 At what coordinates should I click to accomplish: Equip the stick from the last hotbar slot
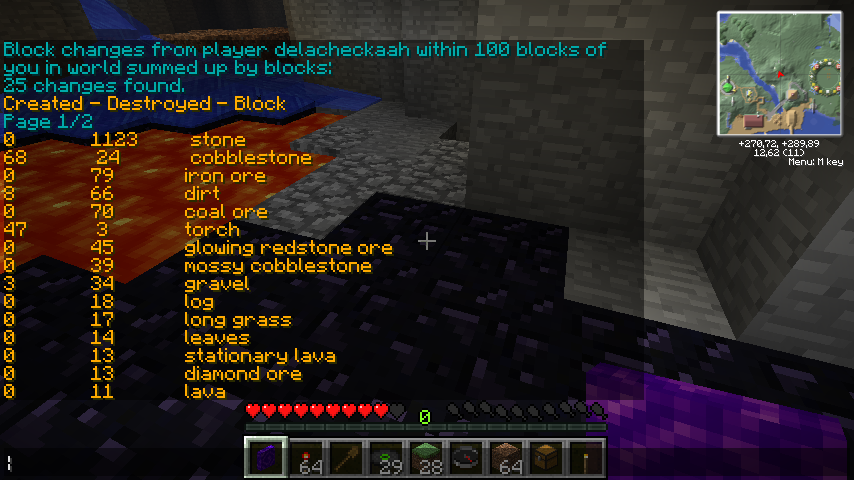(x=586, y=457)
